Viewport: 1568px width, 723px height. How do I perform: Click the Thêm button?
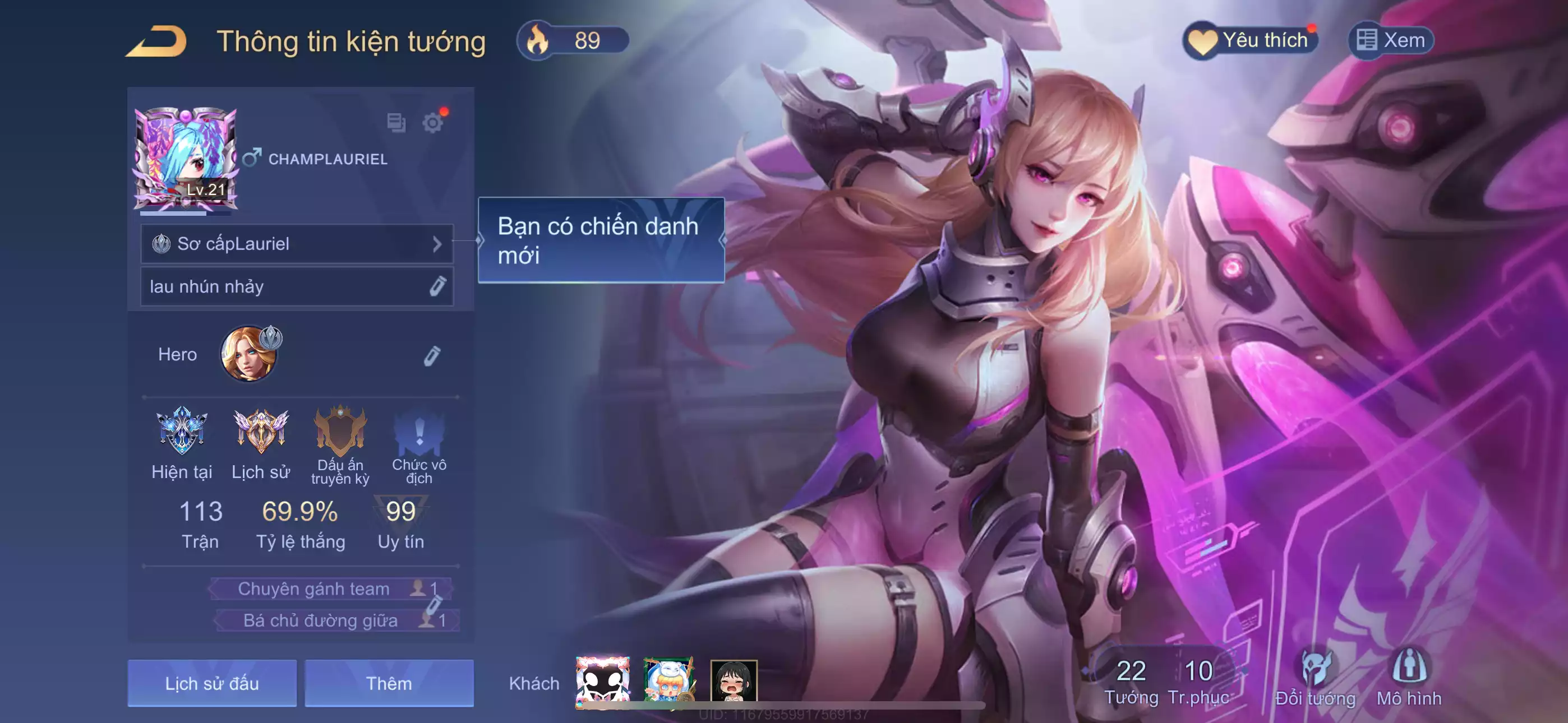tap(389, 683)
